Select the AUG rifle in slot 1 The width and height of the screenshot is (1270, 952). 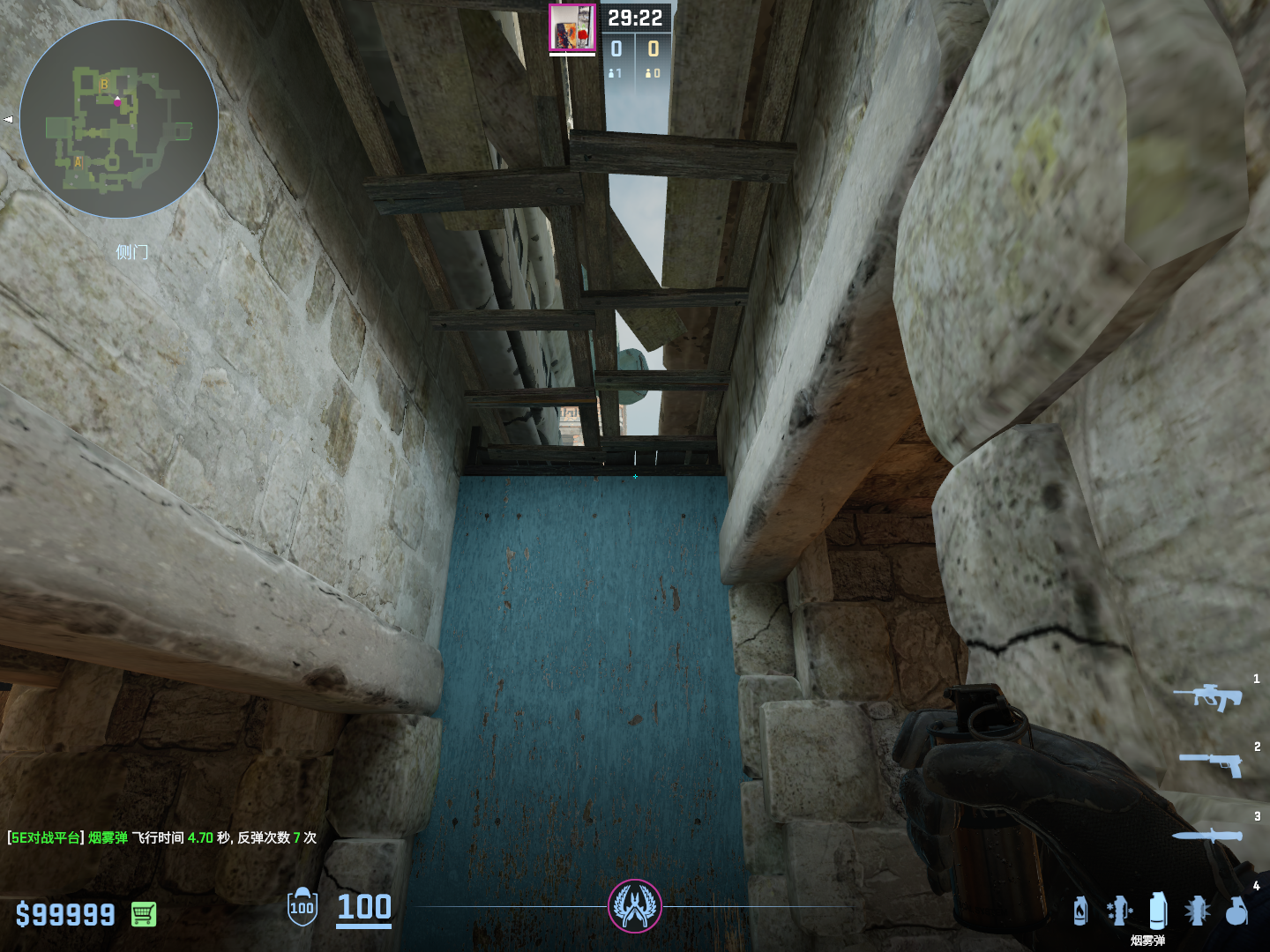[x=1208, y=697]
